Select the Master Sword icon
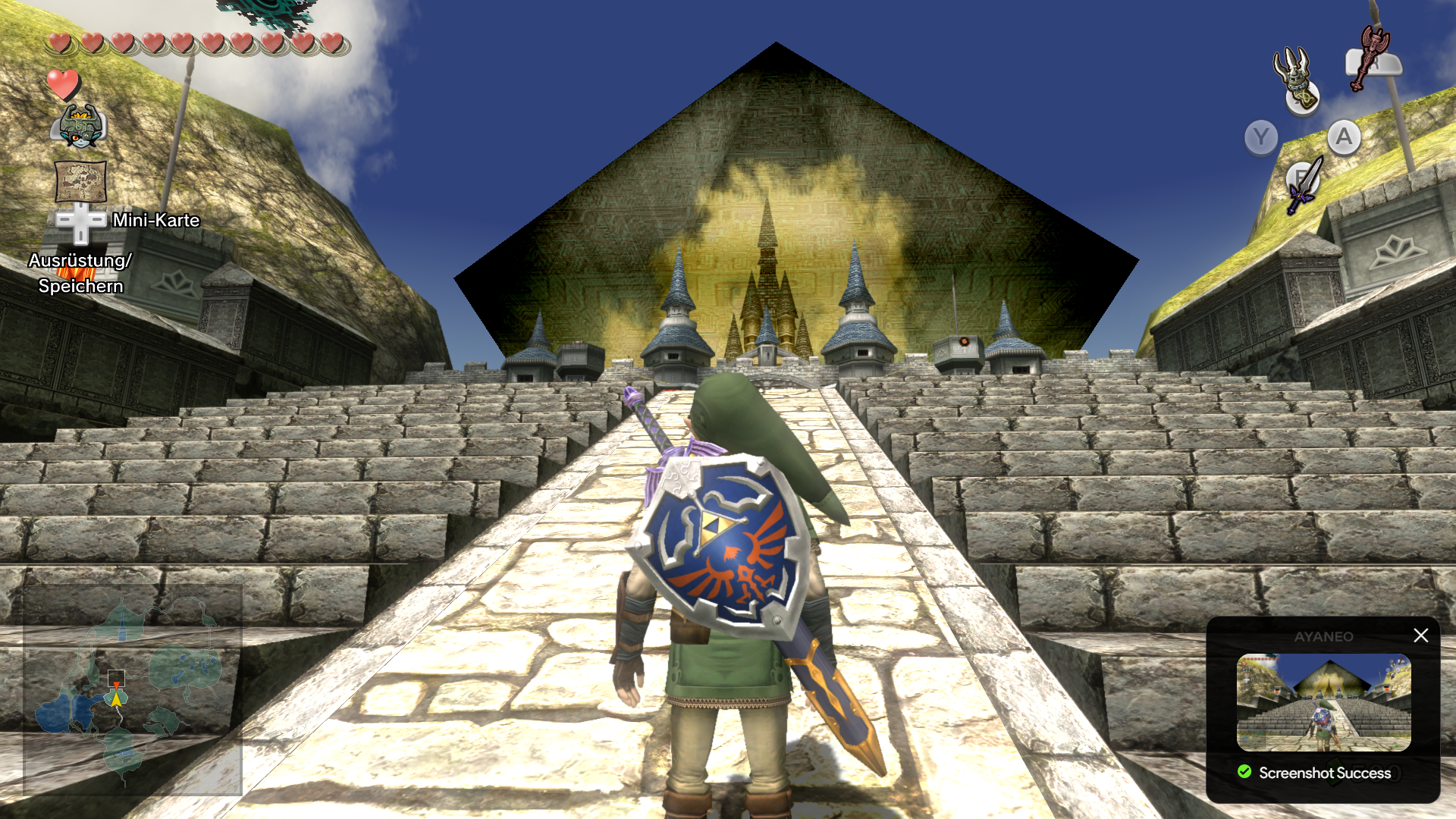Viewport: 1456px width, 819px height. click(1304, 184)
